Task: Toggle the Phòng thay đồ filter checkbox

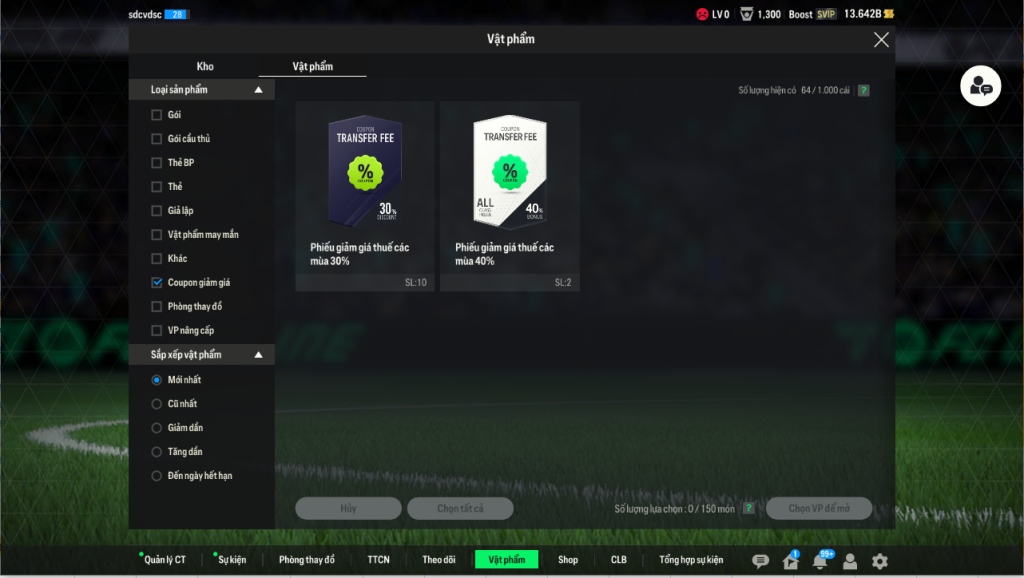Action: tap(156, 307)
